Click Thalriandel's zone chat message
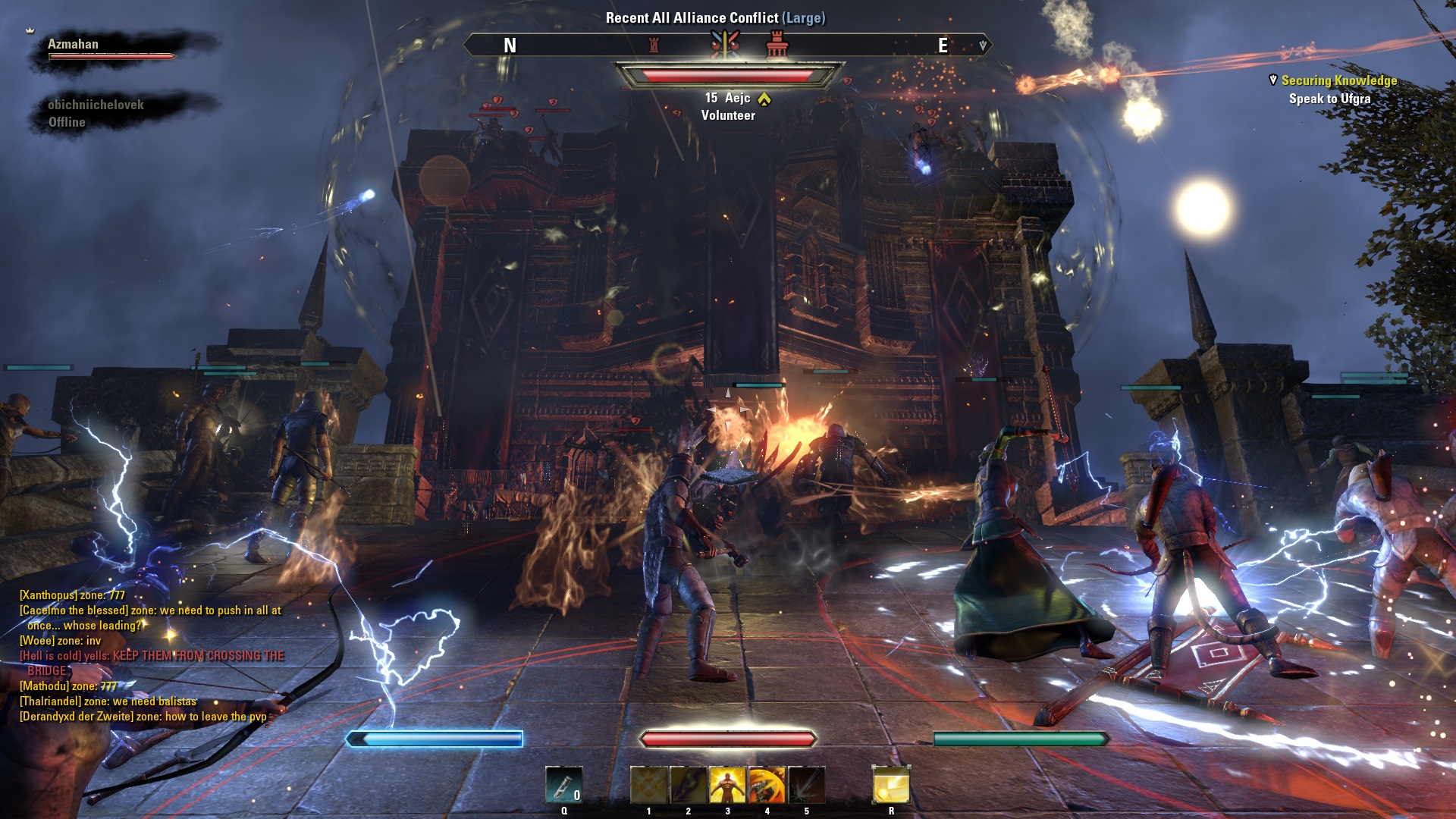 108,701
